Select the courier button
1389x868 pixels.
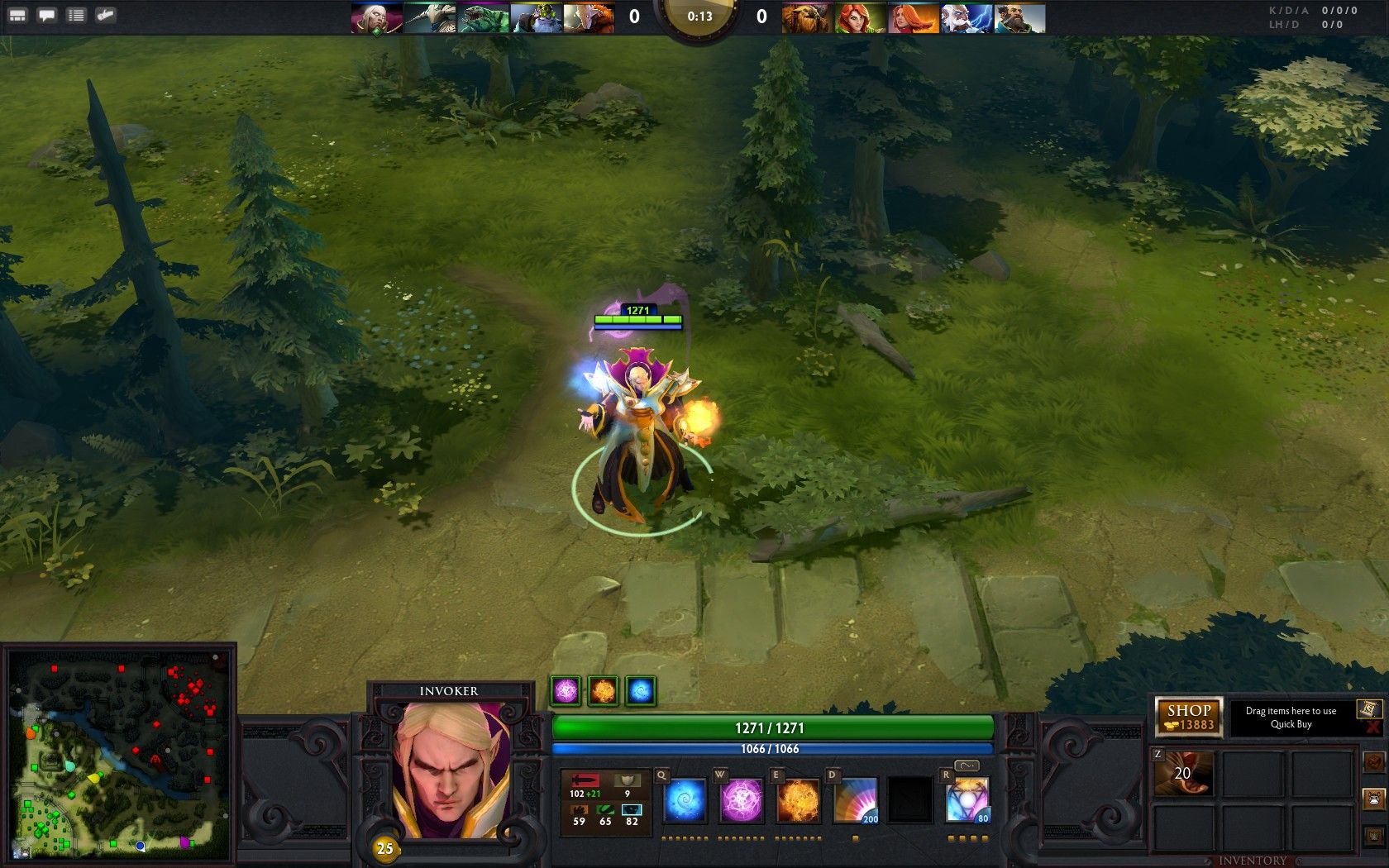1373,799
